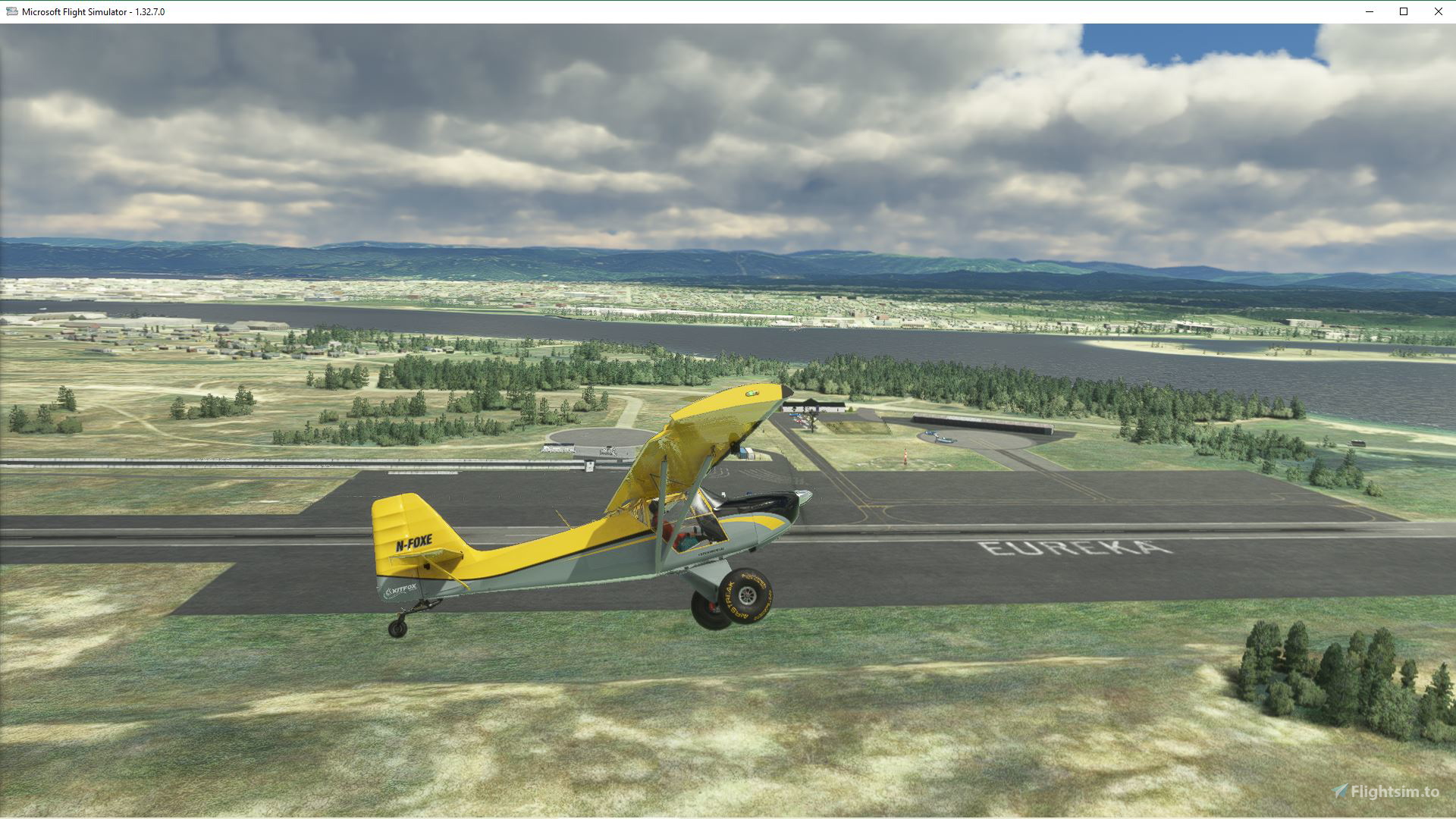Image resolution: width=1456 pixels, height=819 pixels.
Task: Close the Microsoft Flight Simulator window
Action: (1438, 11)
